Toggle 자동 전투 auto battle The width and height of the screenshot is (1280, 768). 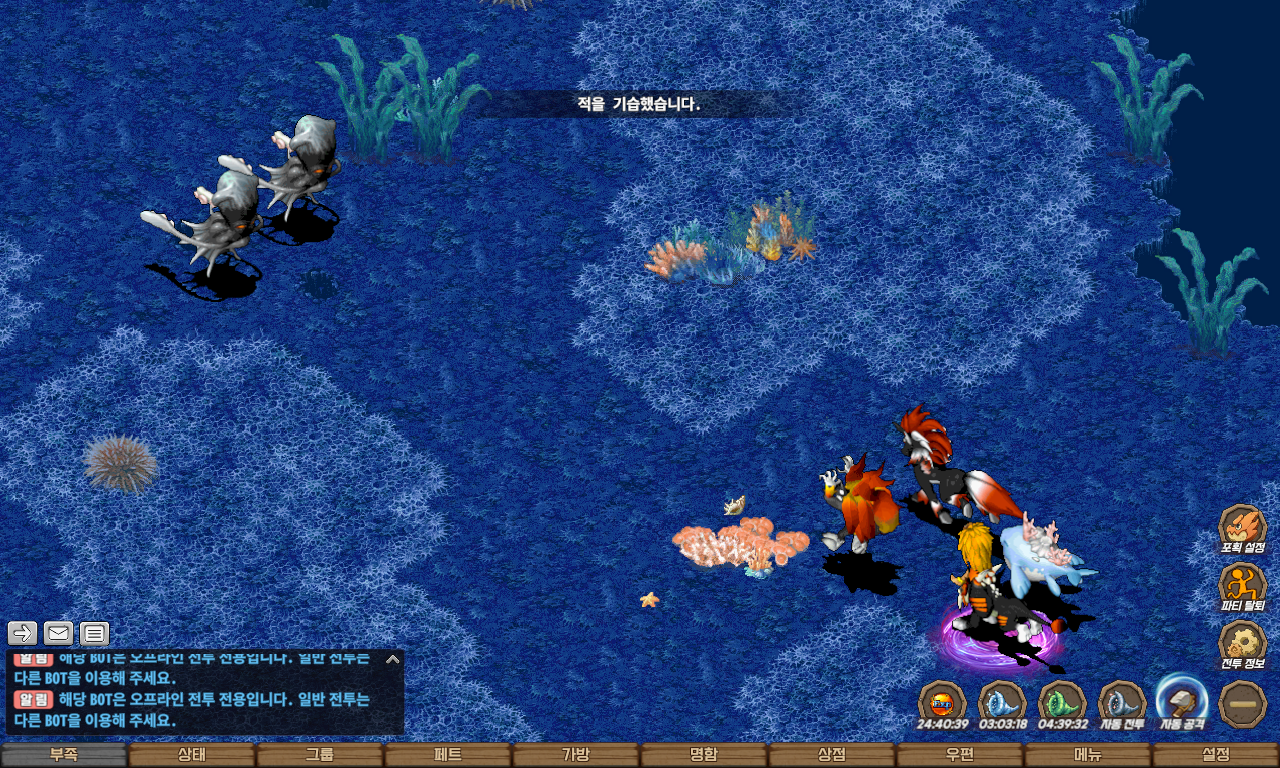click(1122, 702)
